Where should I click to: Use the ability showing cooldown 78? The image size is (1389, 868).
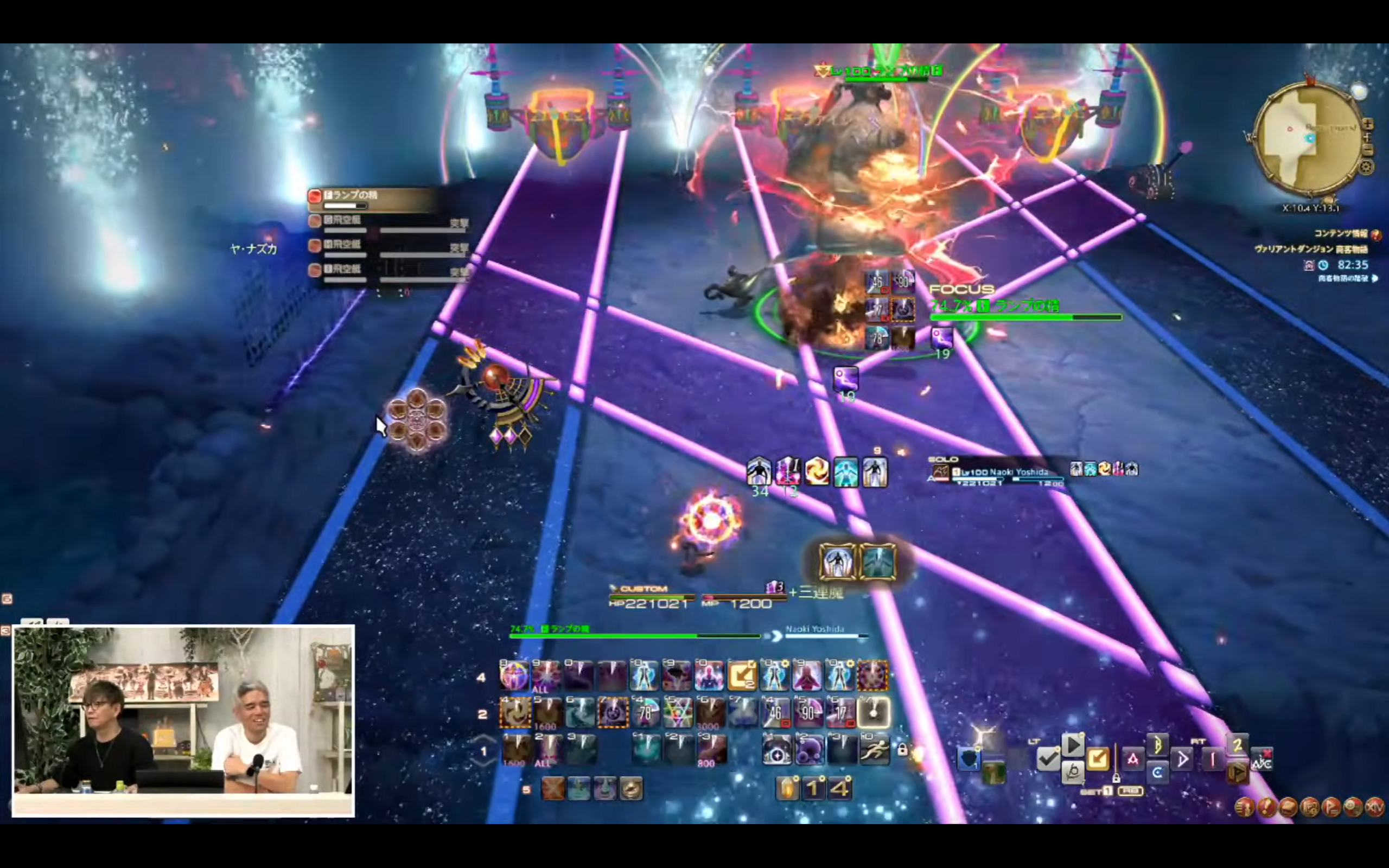(x=645, y=713)
